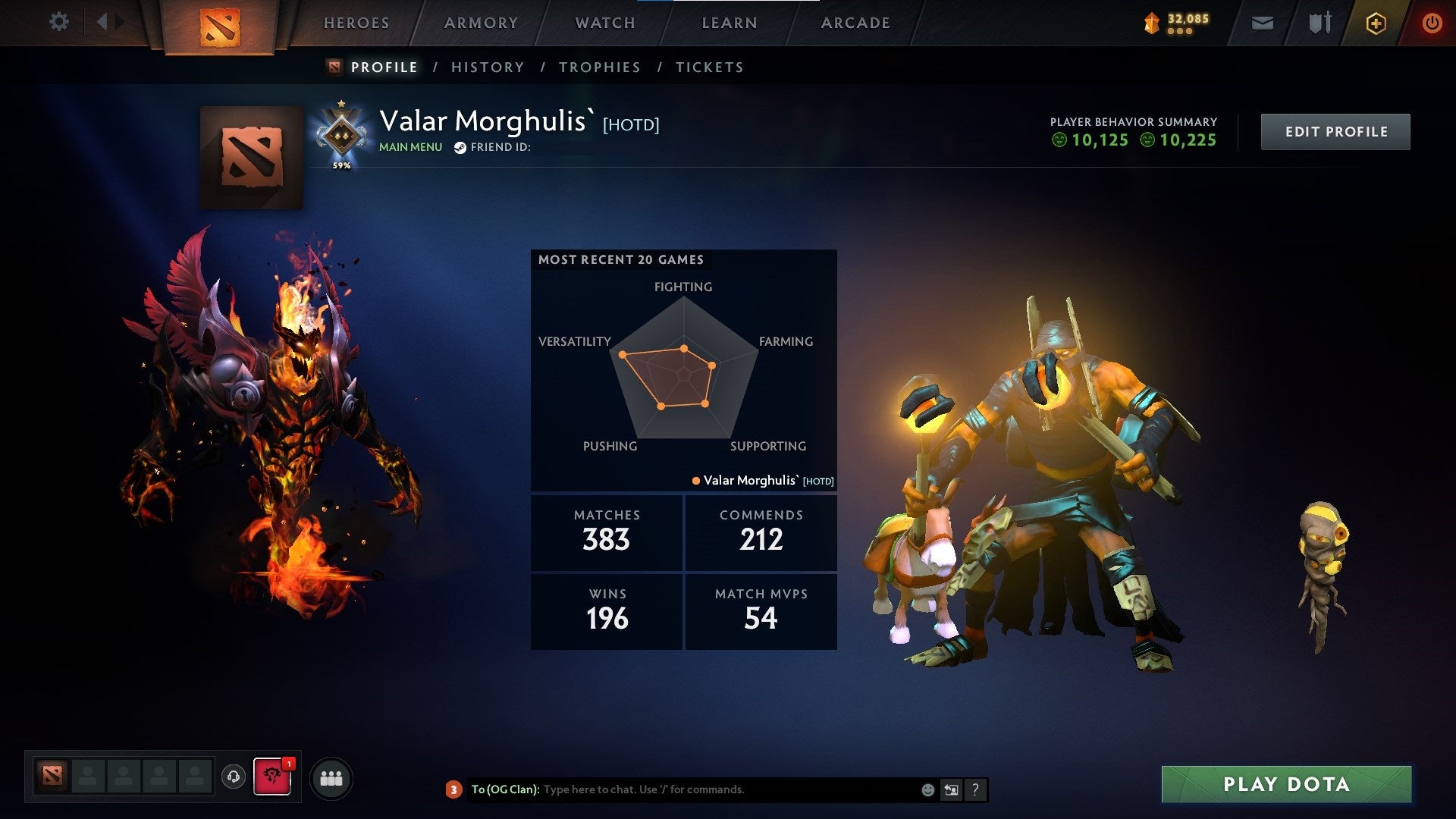Viewport: 1456px width, 819px height.
Task: Open the Dota Plus hexagon icon
Action: click(1375, 23)
